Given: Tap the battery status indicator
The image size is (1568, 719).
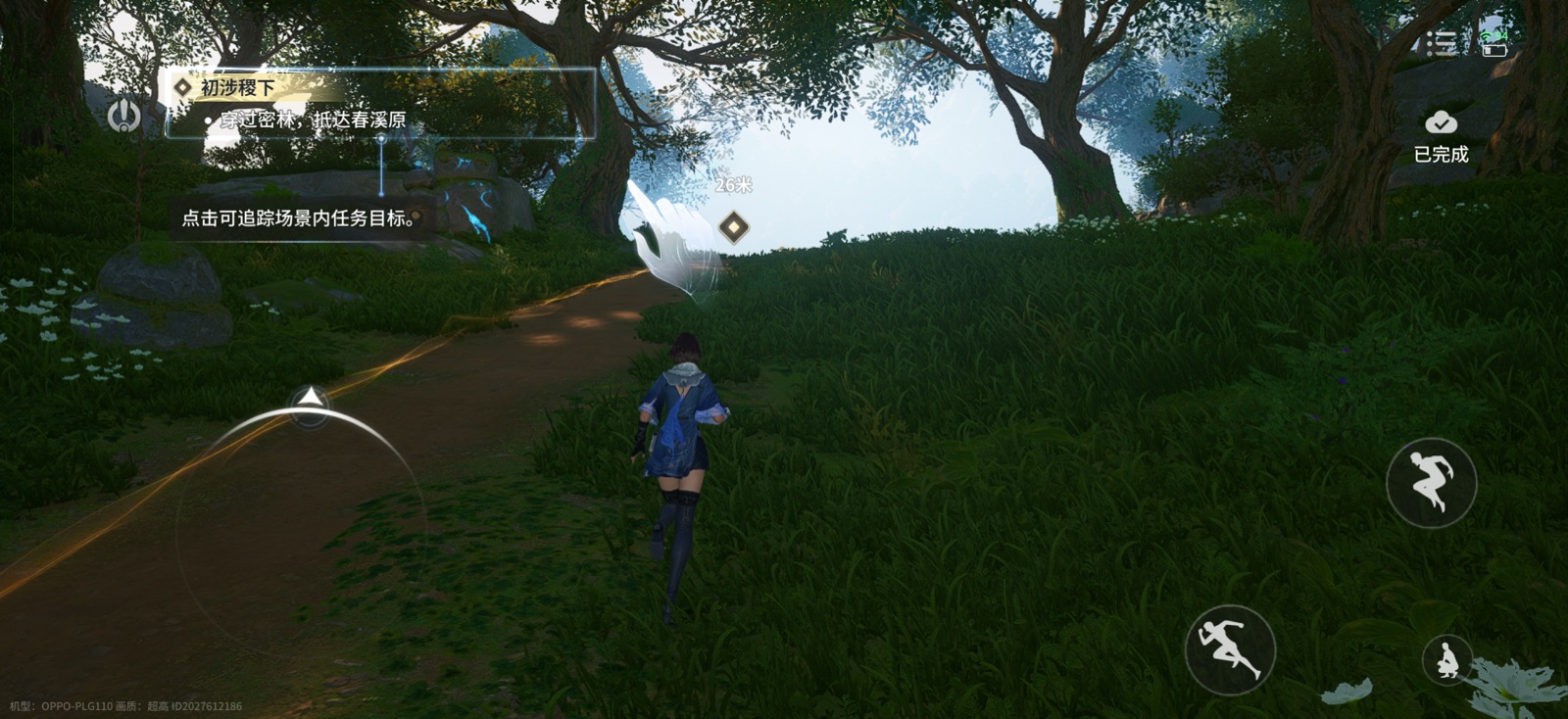Looking at the screenshot, I should pyautogui.click(x=1494, y=50).
